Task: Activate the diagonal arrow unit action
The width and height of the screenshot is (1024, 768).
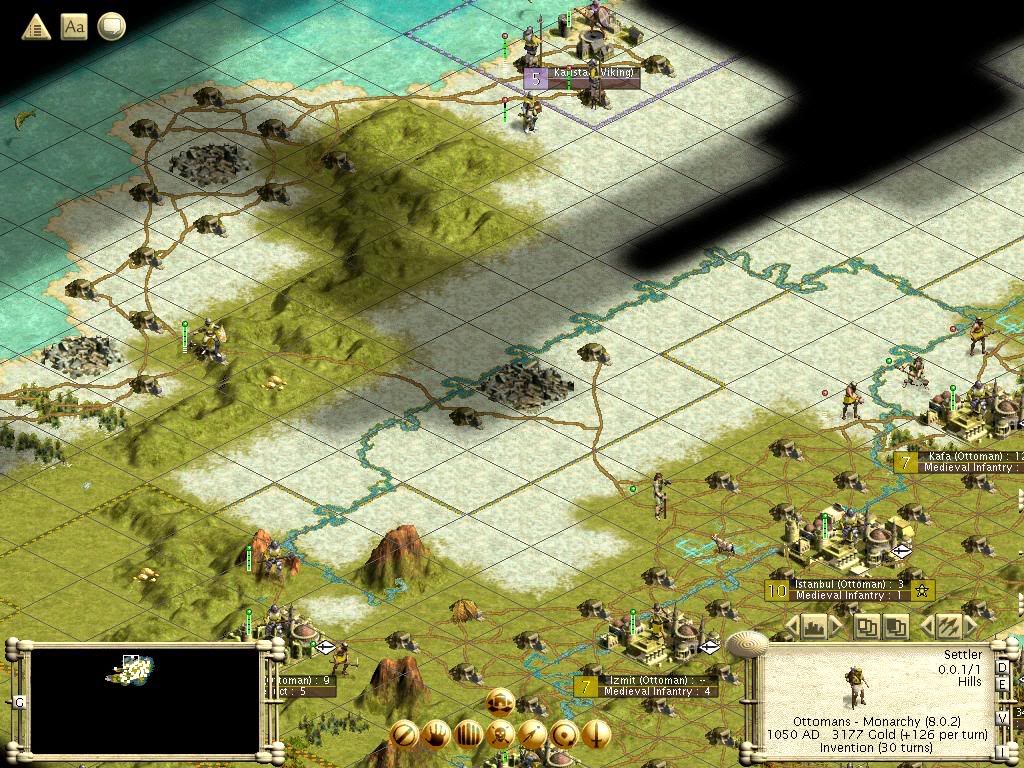Action: tap(532, 735)
